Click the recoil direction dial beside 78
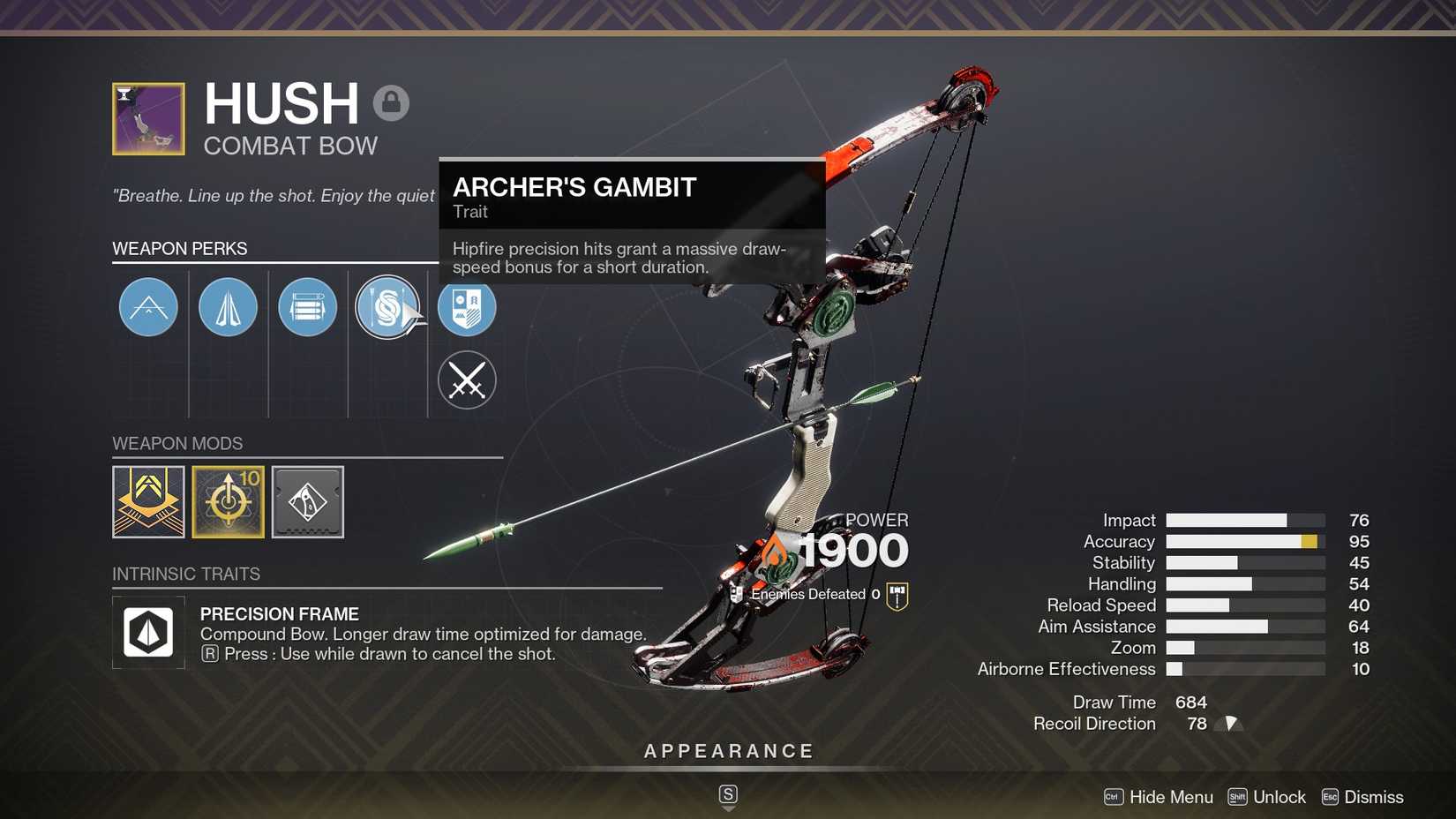The height and width of the screenshot is (819, 1456). point(1230,723)
